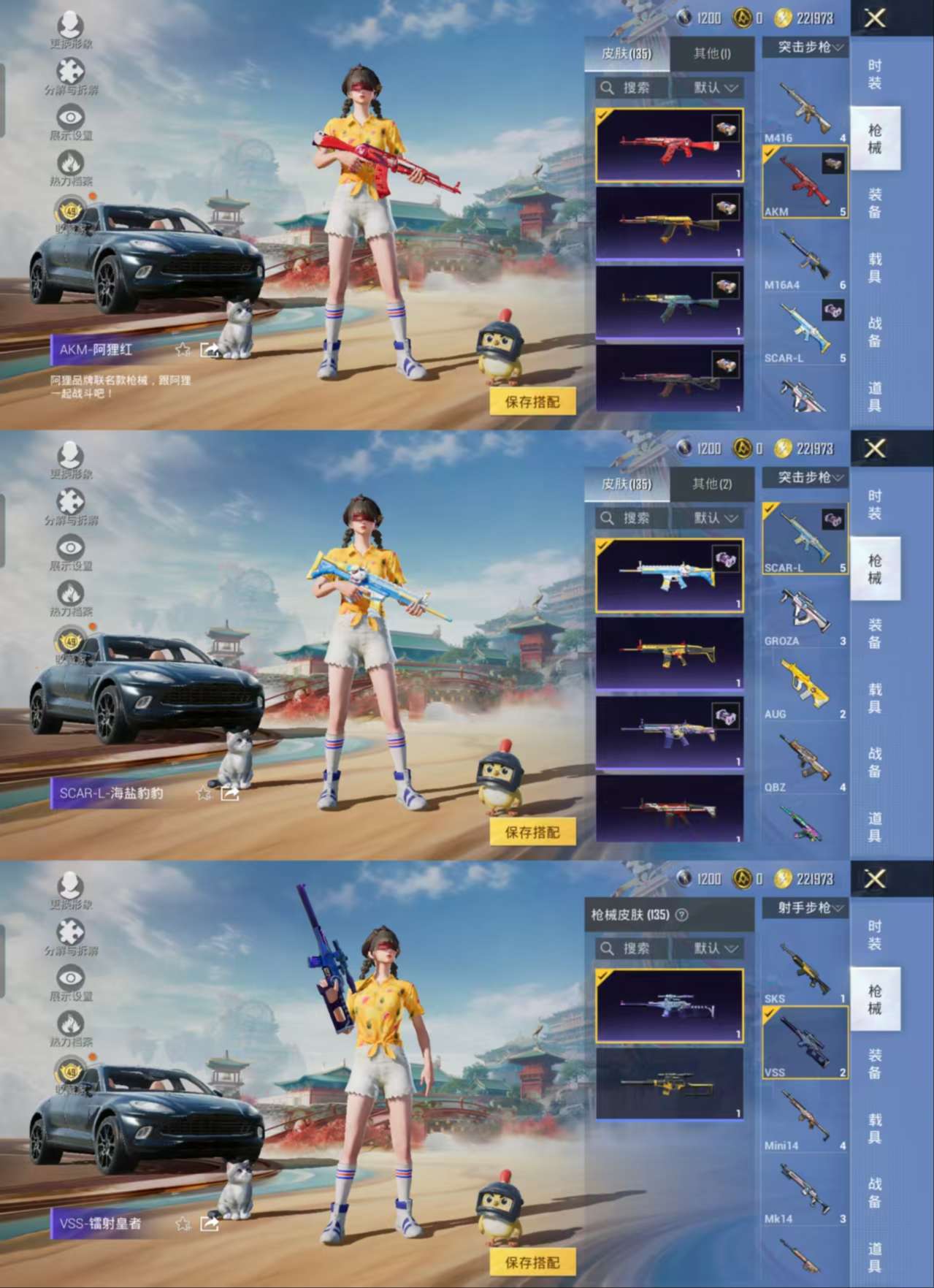Share the VSS-镭射皇者 skin
The height and width of the screenshot is (1288, 934).
(x=210, y=1223)
